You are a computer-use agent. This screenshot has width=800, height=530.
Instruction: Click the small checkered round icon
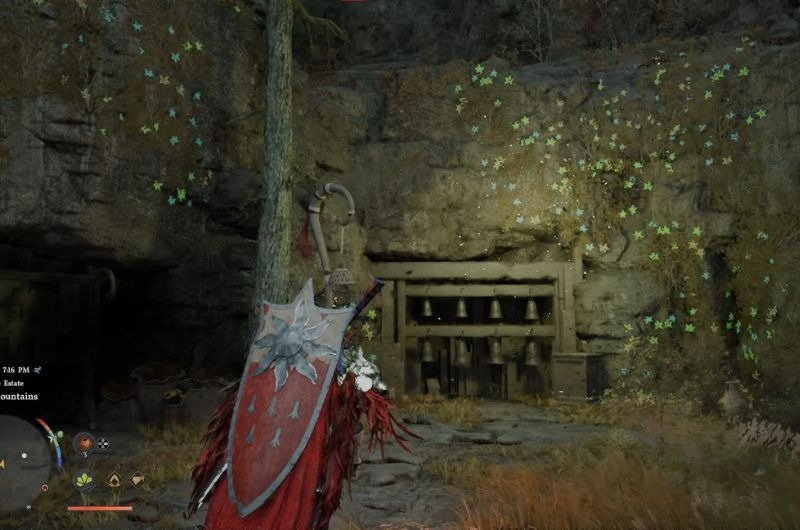pos(102,443)
